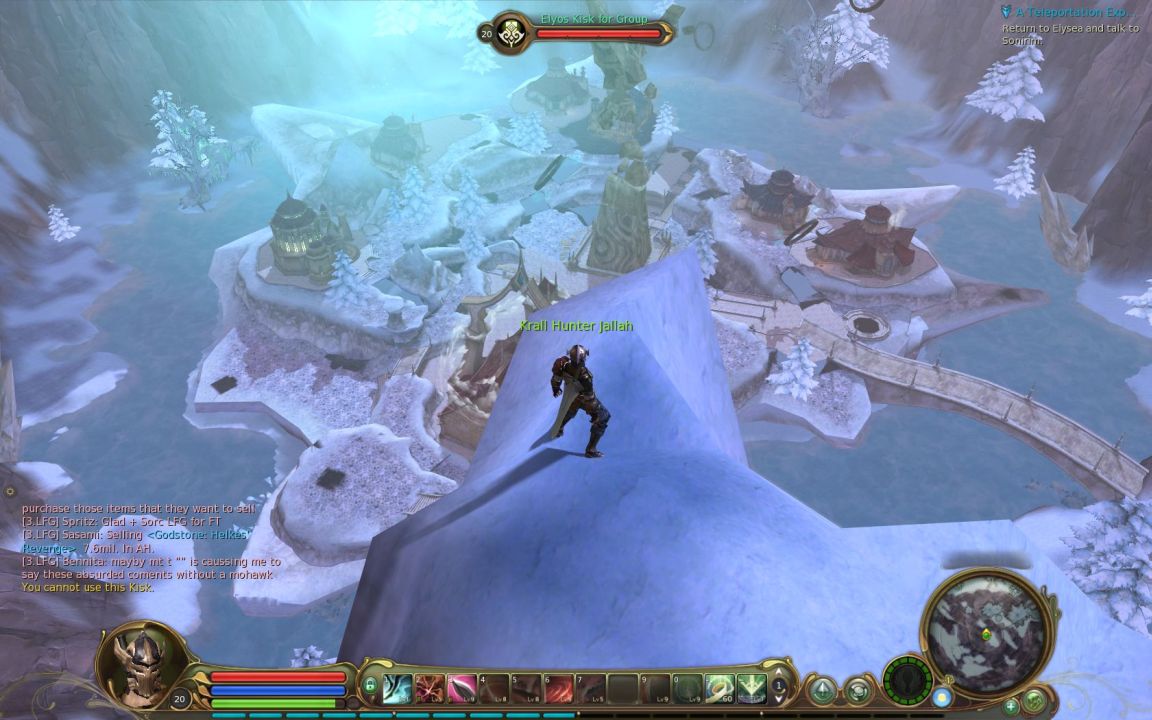This screenshot has height=720, width=1152.
Task: Open the minimap
Action: click(x=986, y=630)
